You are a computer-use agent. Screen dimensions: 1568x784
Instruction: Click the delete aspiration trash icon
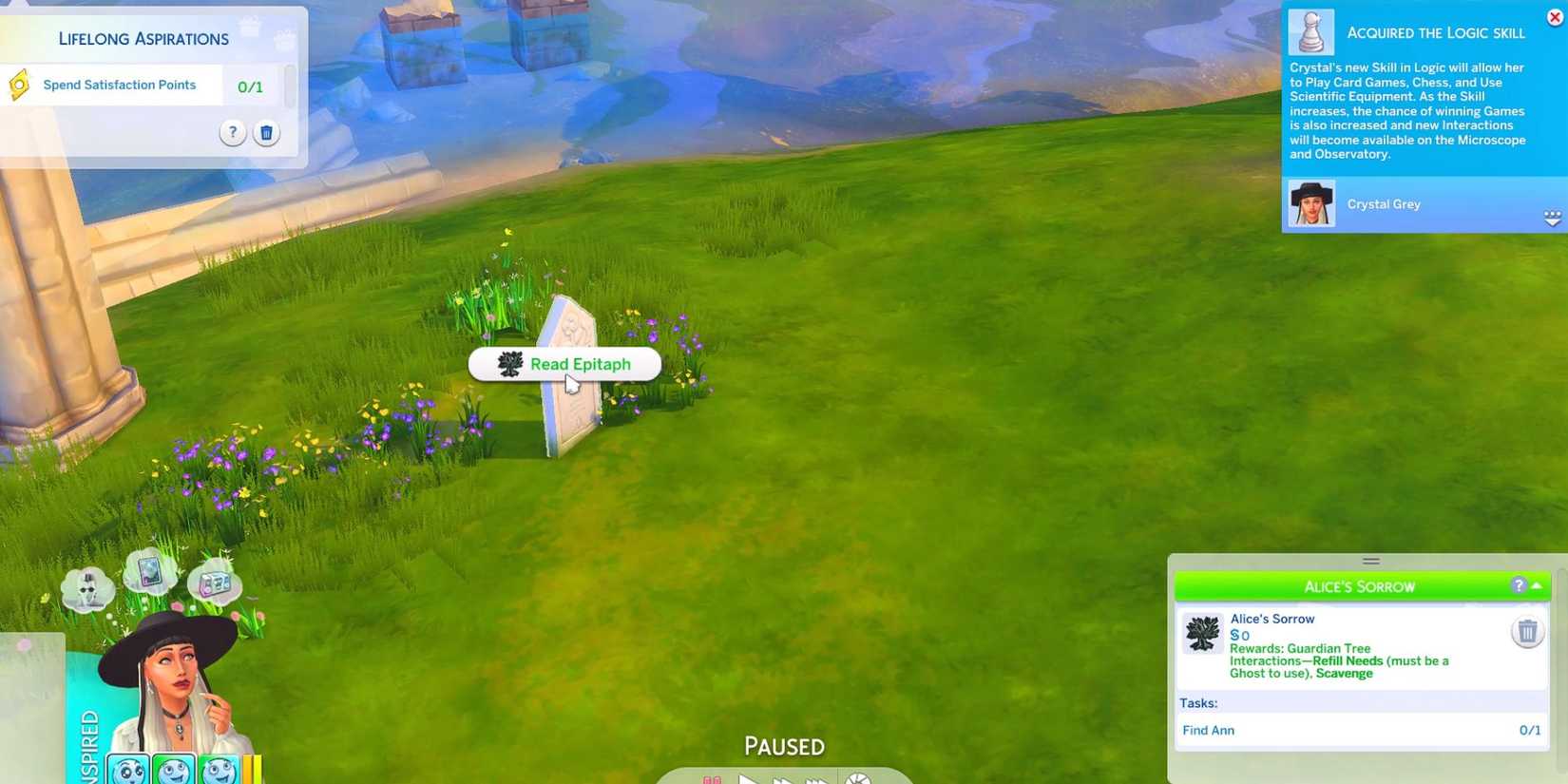pos(266,133)
